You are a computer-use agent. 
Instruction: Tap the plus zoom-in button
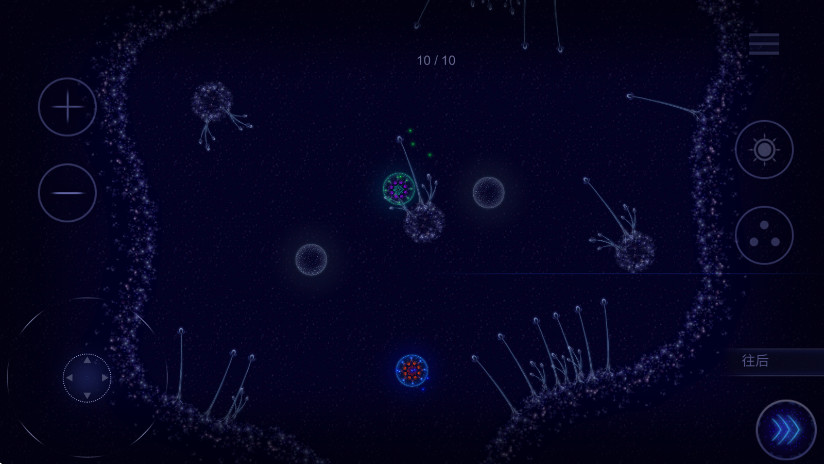coord(67,107)
